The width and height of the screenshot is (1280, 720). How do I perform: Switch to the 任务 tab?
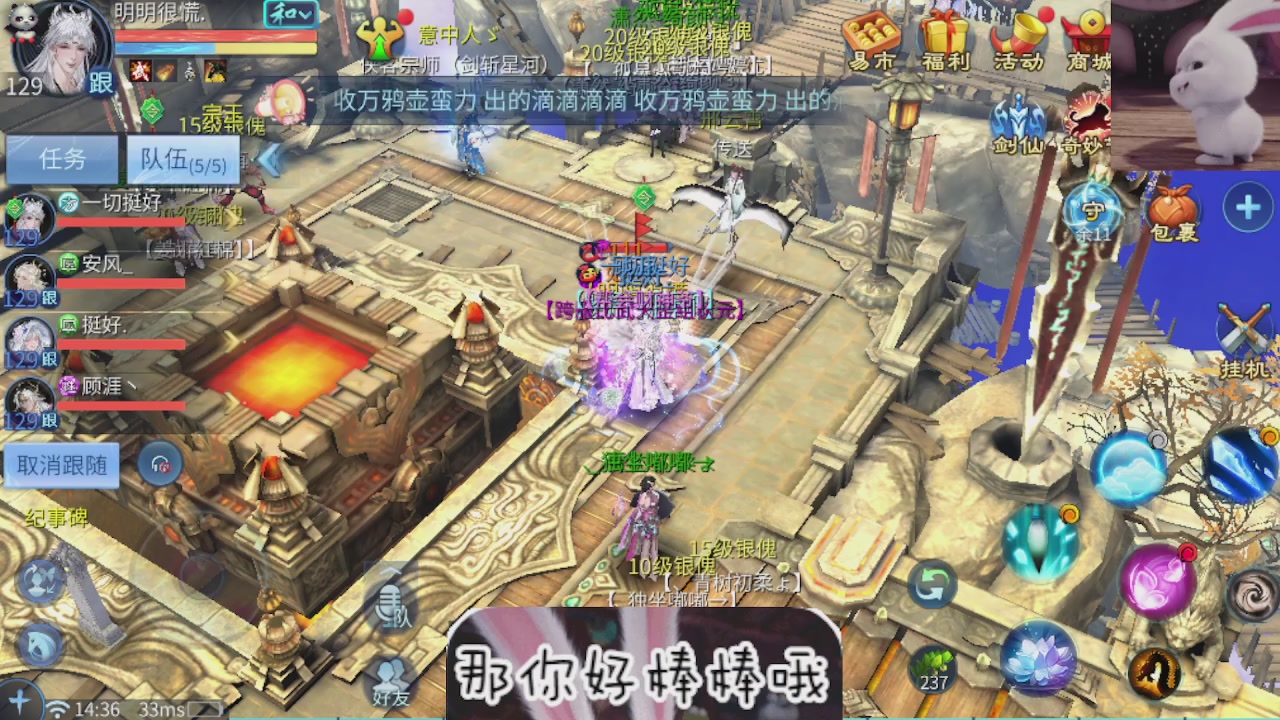point(62,160)
